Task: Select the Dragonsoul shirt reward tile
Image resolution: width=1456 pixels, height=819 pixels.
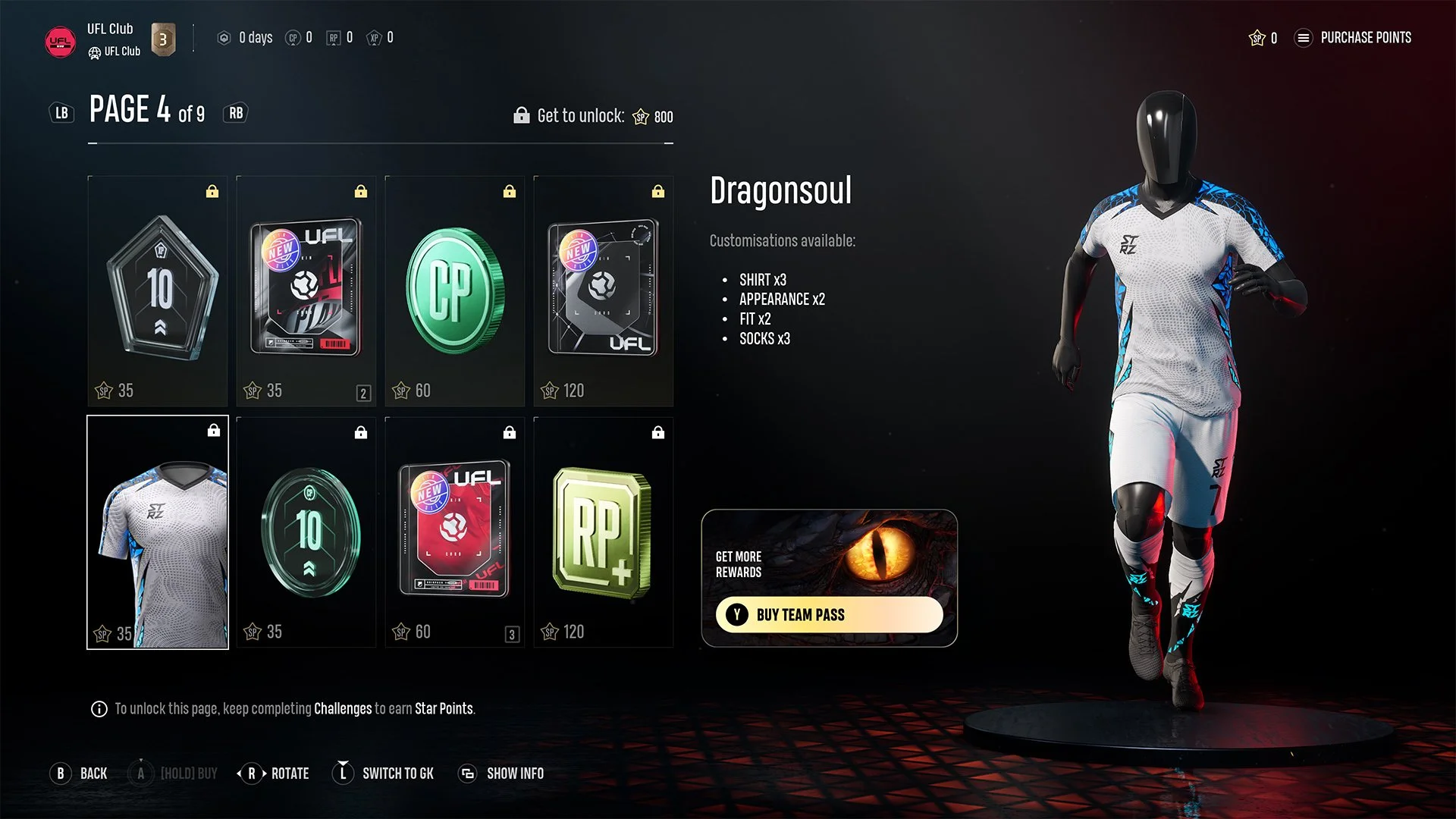Action: click(x=158, y=532)
